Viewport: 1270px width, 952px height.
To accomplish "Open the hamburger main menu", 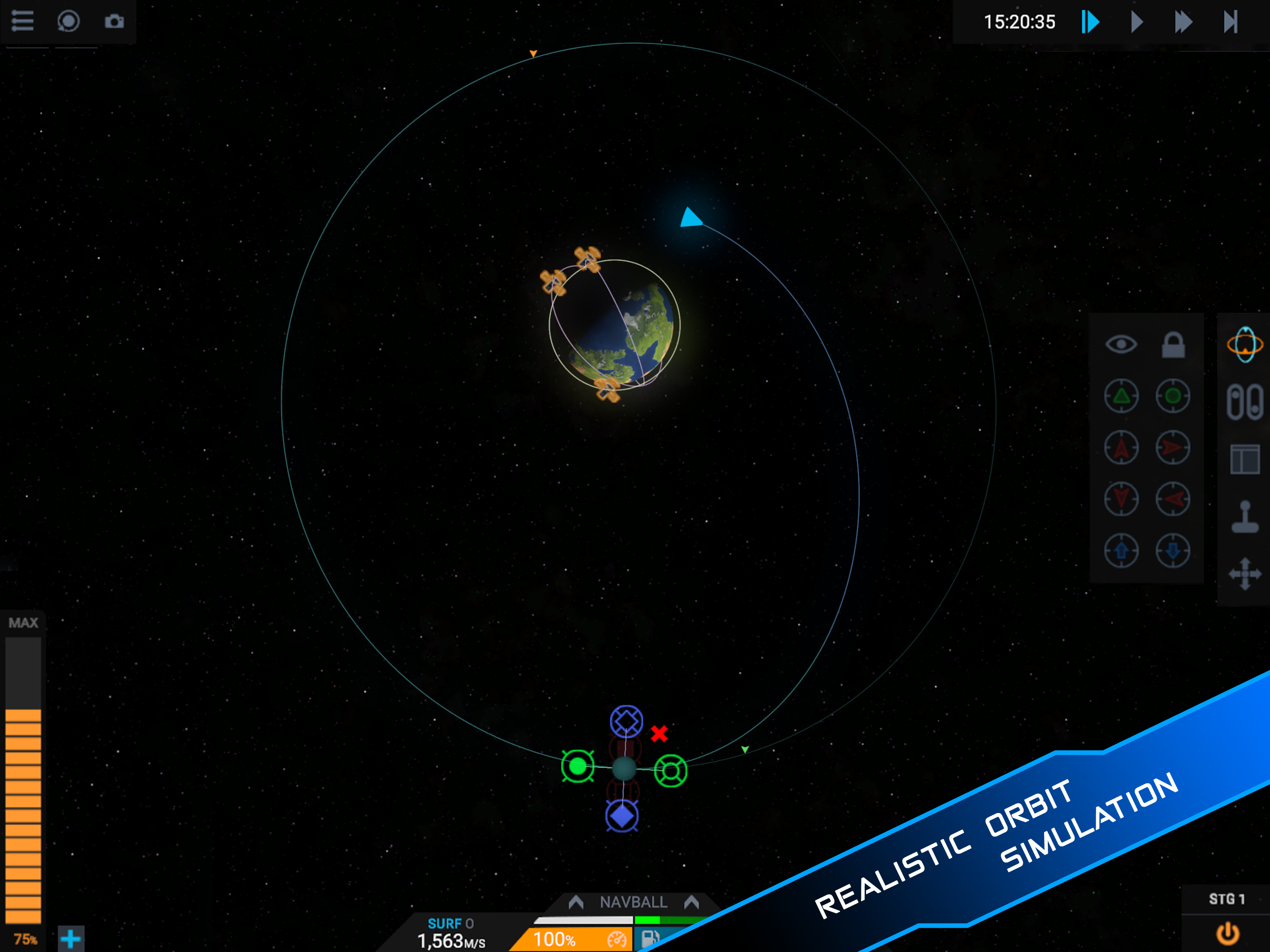I will pos(22,21).
